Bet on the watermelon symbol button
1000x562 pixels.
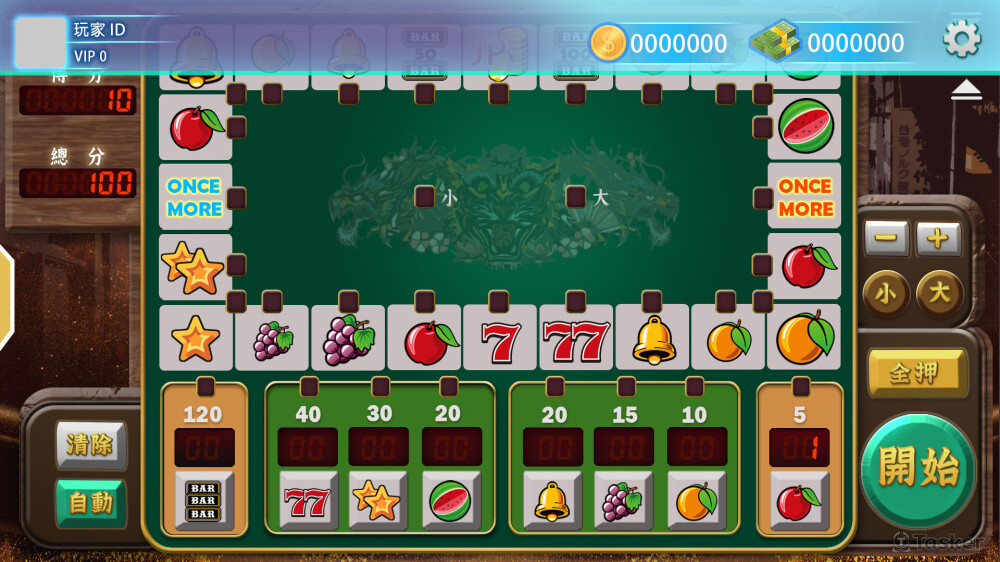click(451, 500)
